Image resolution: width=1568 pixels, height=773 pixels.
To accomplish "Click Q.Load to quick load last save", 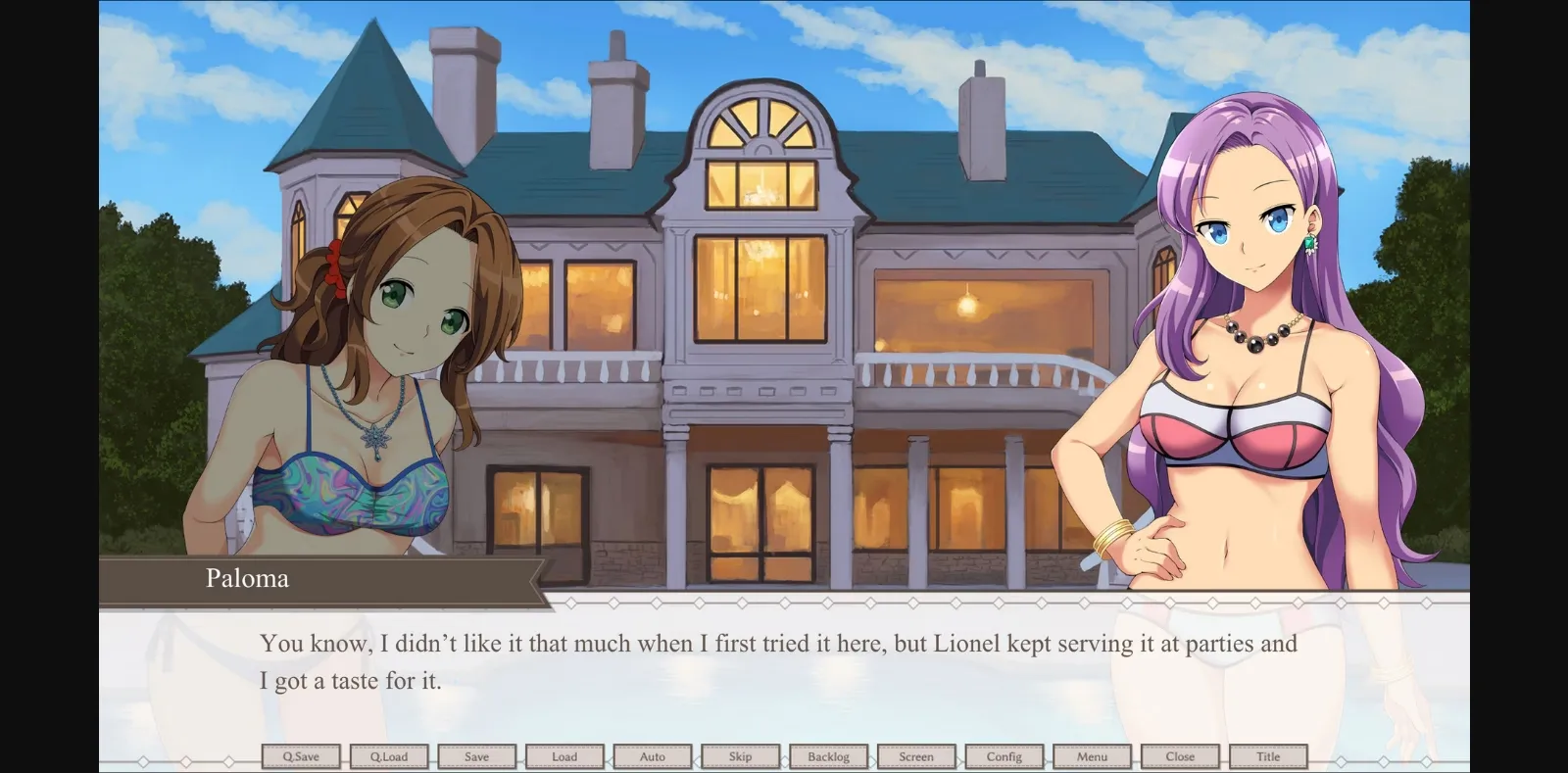I will [389, 755].
